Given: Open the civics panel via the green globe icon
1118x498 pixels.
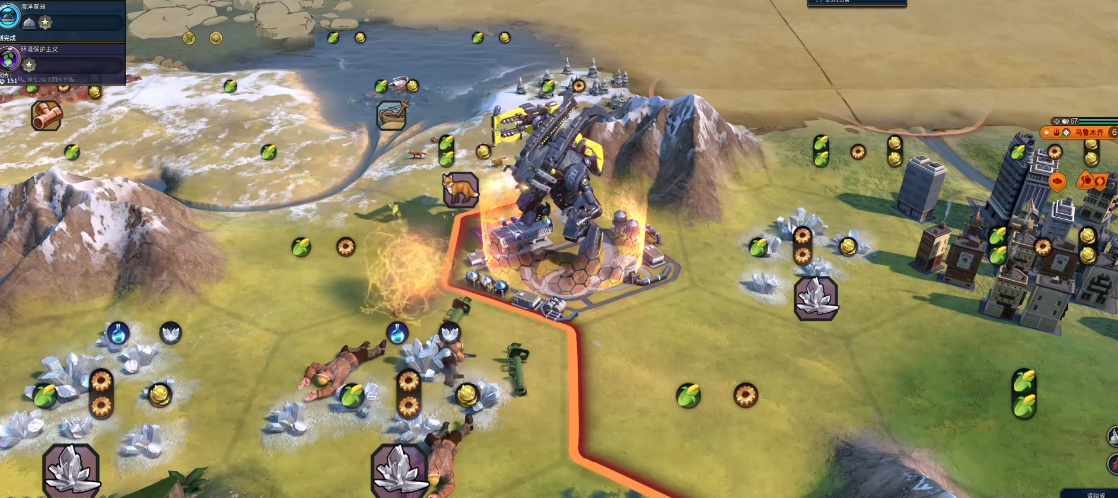Looking at the screenshot, I should pos(12,60).
